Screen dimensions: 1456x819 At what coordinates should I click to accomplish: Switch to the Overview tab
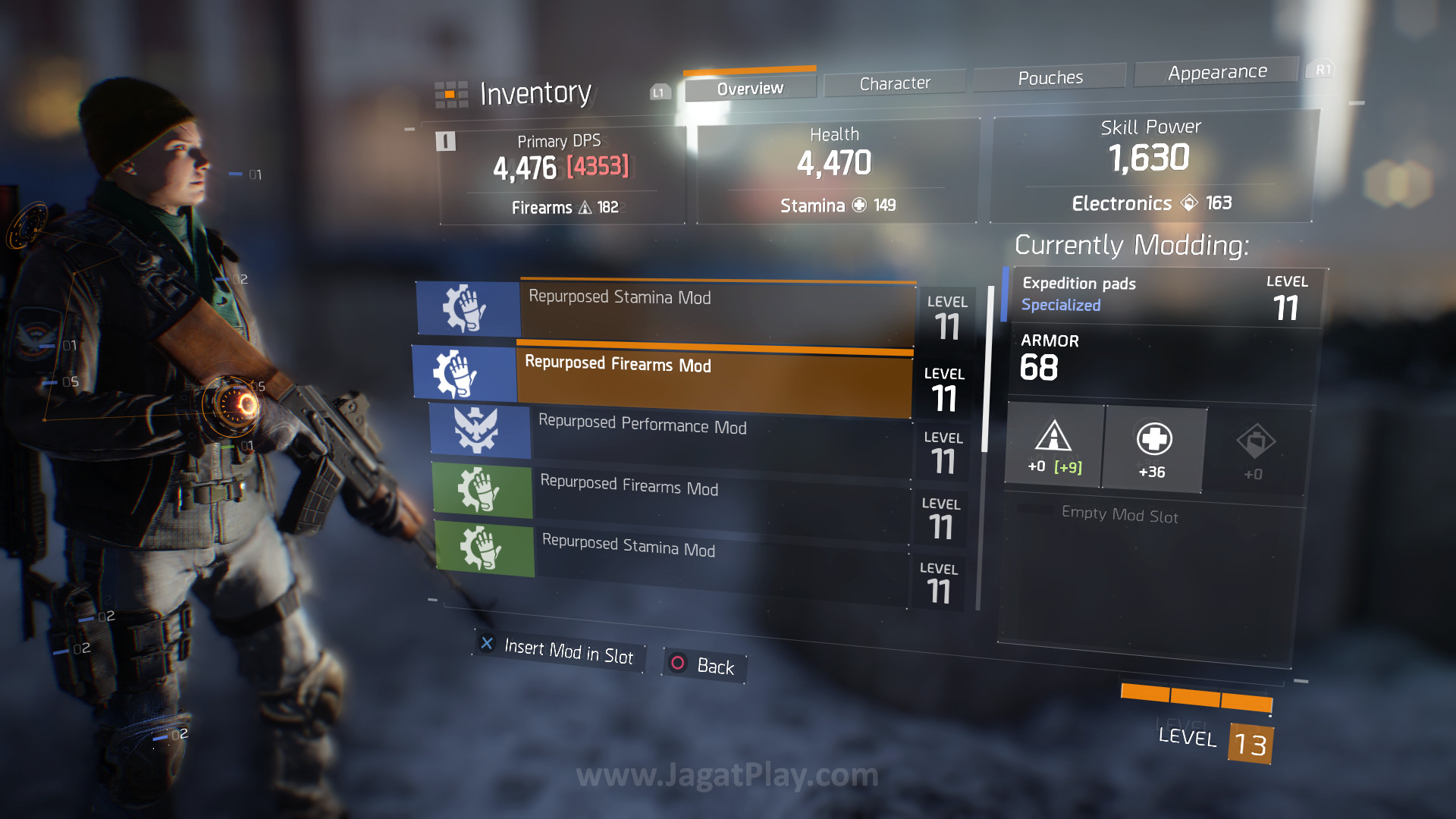750,89
